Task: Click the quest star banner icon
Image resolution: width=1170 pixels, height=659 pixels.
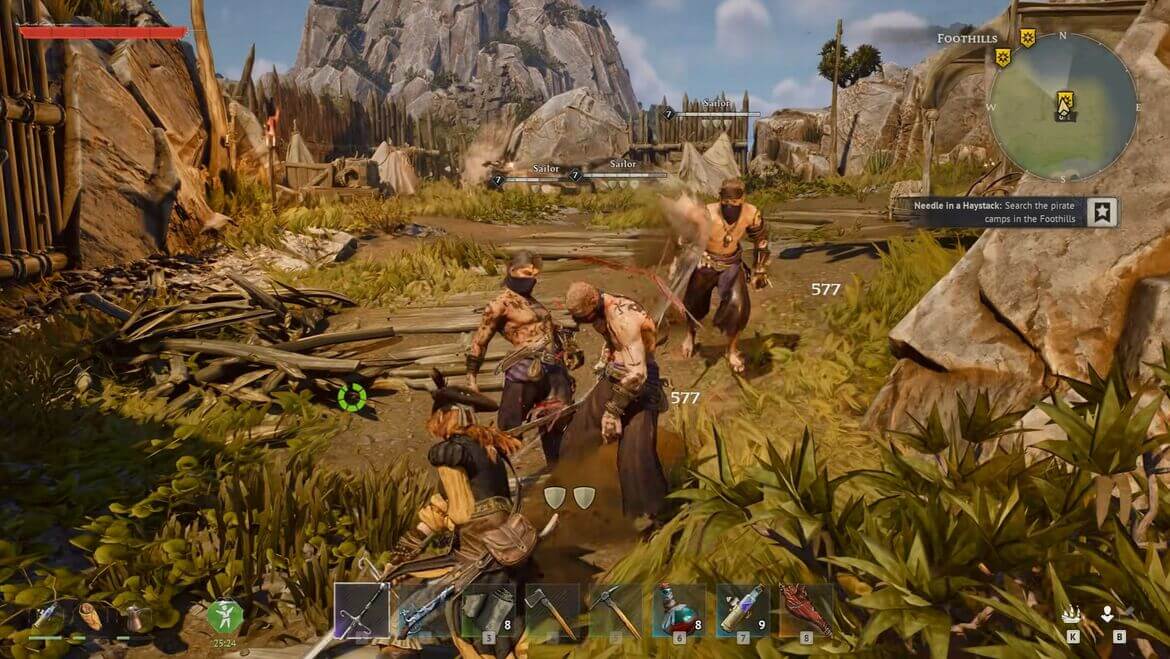Action: tap(1102, 212)
